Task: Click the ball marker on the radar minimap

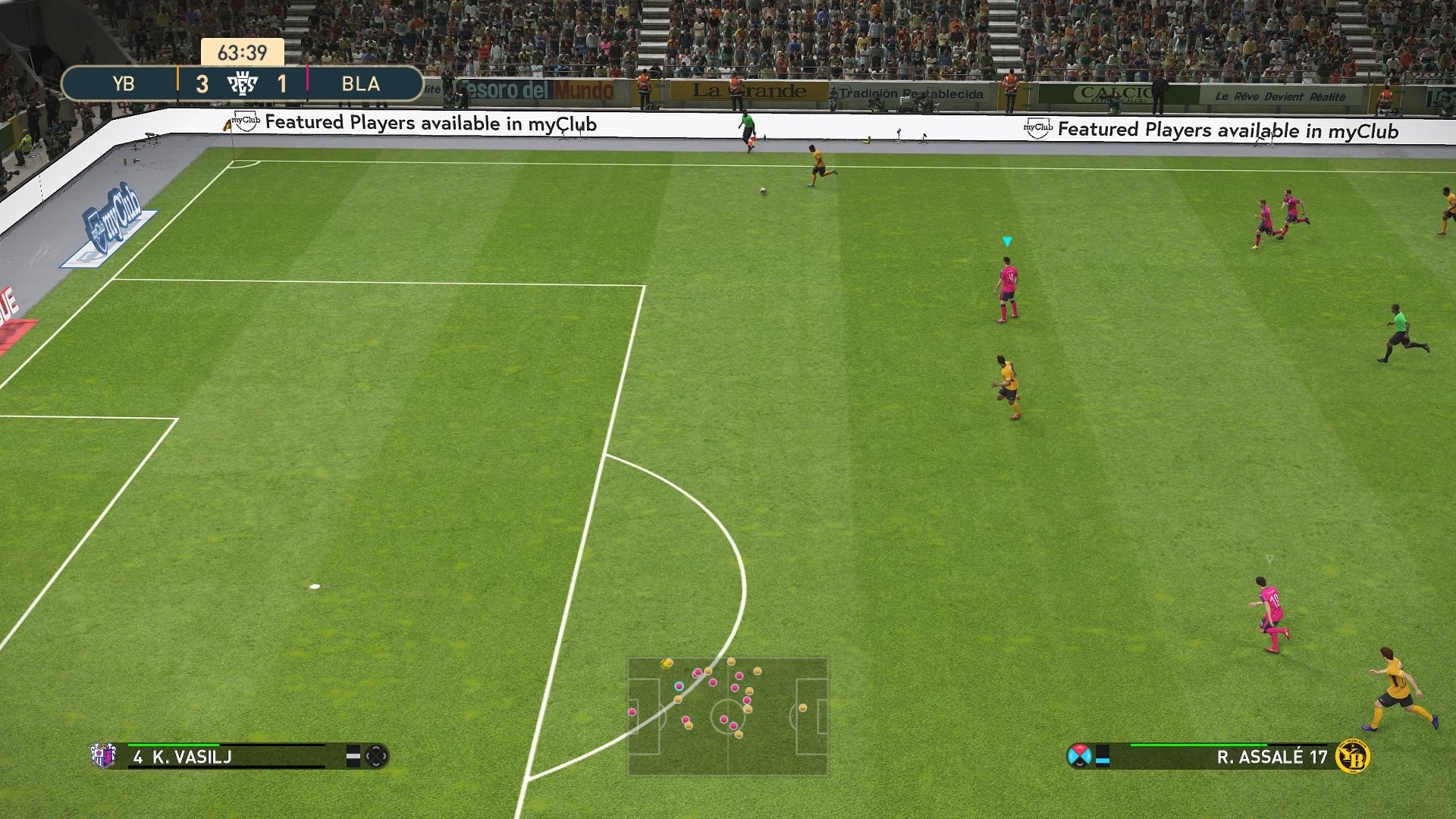Action: (x=666, y=664)
